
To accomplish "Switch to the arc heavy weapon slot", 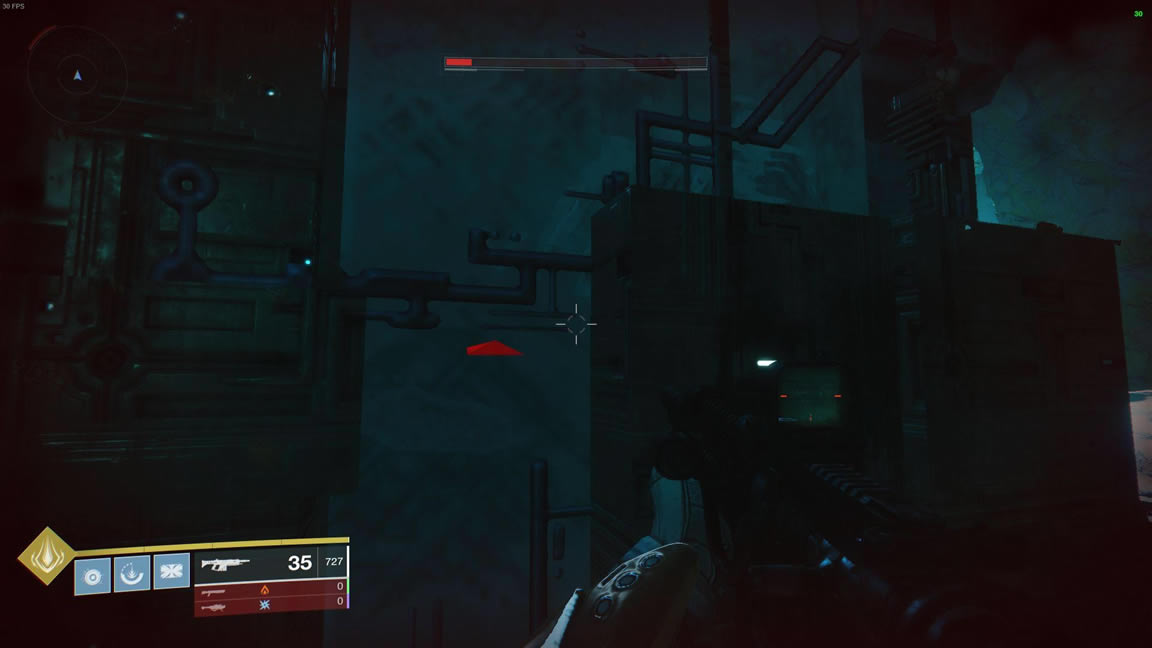I will (x=270, y=603).
